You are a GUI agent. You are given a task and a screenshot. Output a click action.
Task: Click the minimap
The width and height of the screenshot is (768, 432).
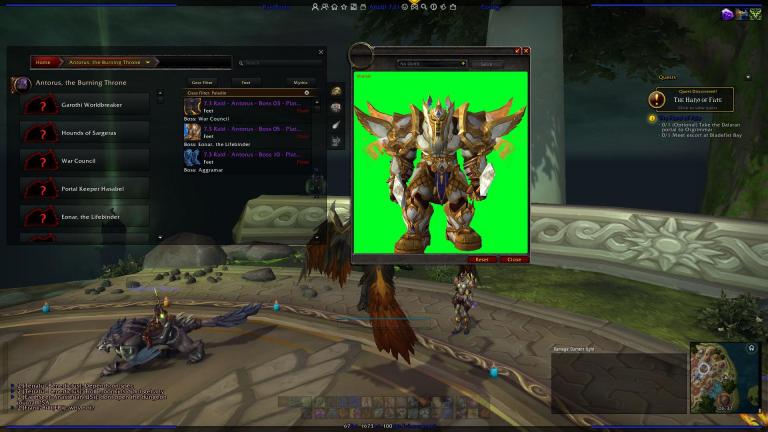click(722, 375)
